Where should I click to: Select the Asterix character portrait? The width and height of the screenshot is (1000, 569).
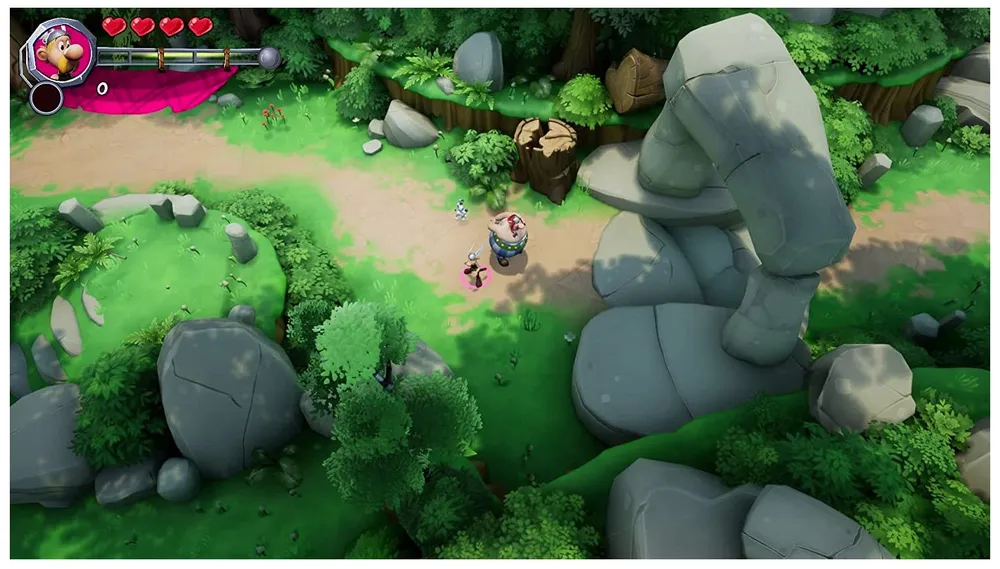pos(60,51)
